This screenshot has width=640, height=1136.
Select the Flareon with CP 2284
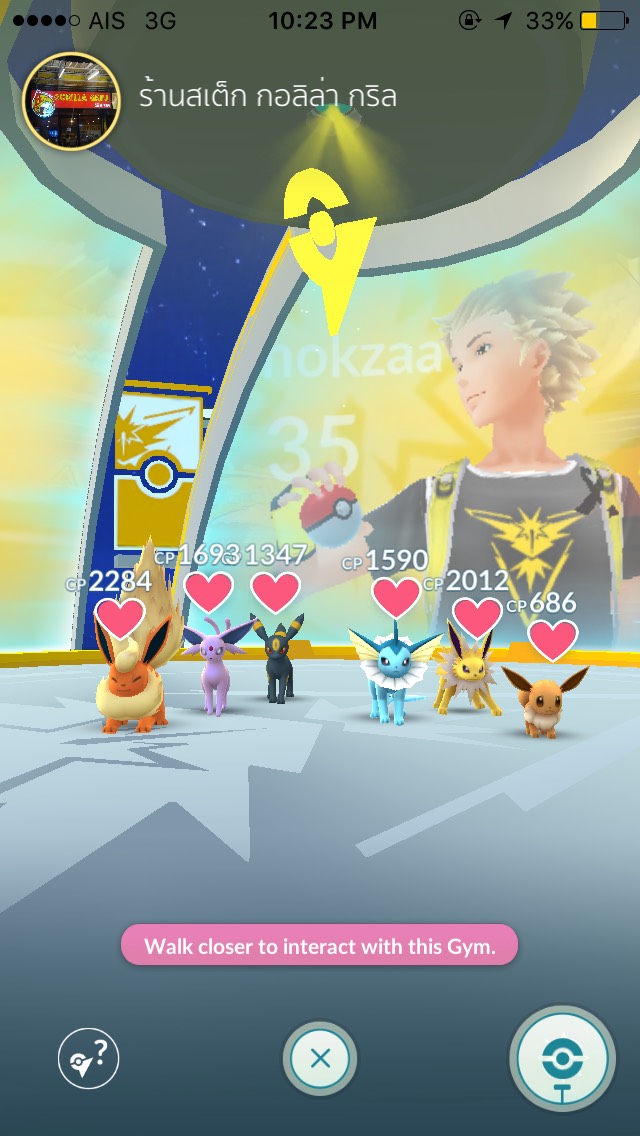point(133,680)
